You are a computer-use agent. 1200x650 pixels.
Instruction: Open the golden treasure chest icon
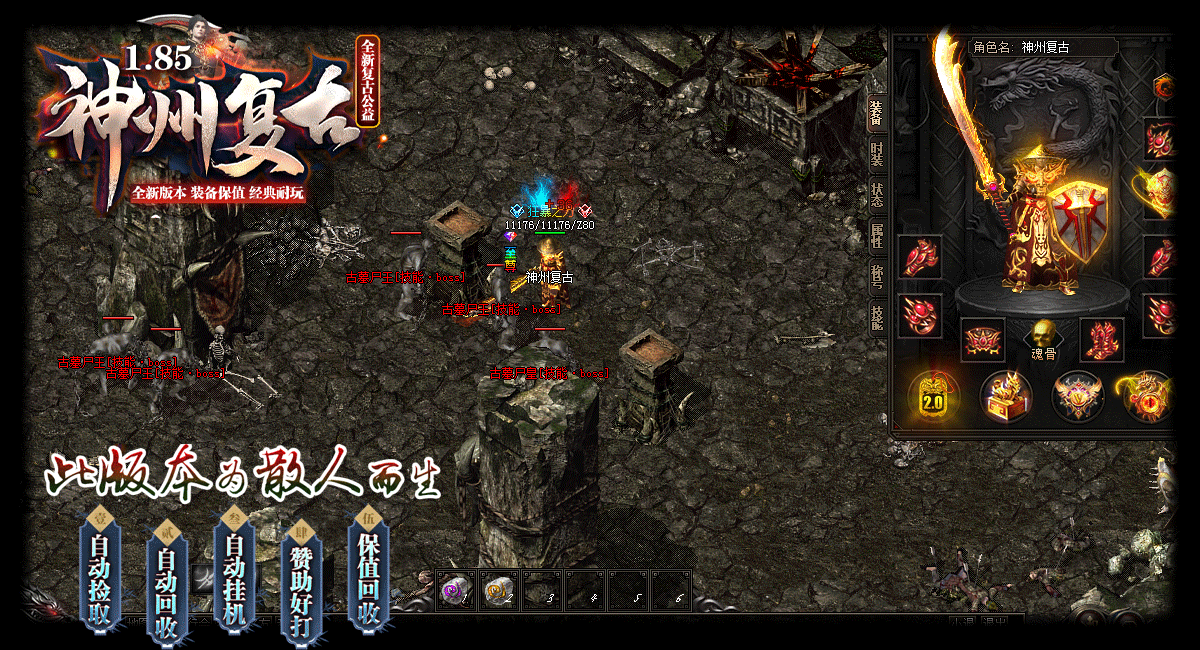tap(1005, 396)
